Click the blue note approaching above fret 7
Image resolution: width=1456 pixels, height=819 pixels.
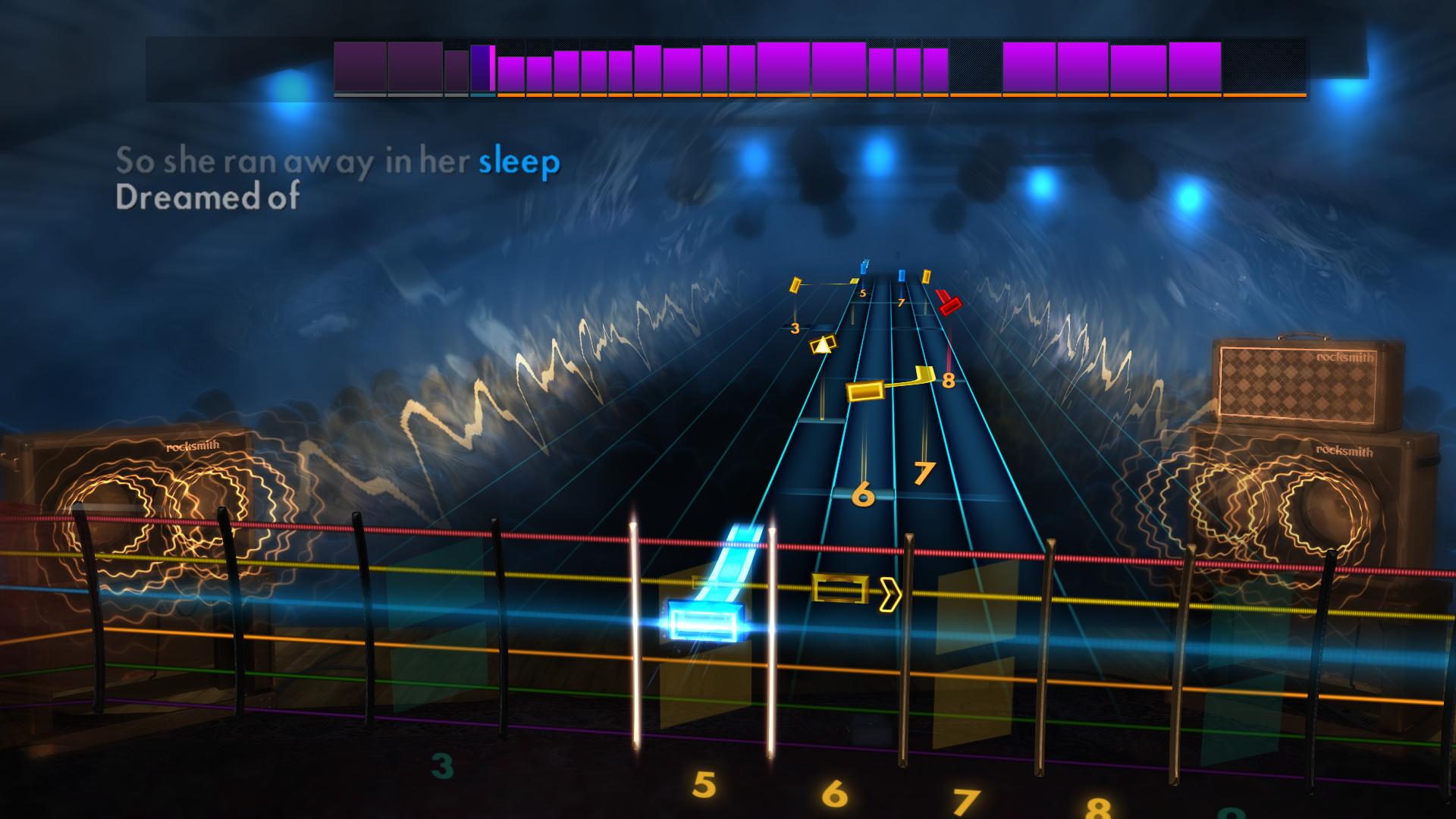click(901, 275)
